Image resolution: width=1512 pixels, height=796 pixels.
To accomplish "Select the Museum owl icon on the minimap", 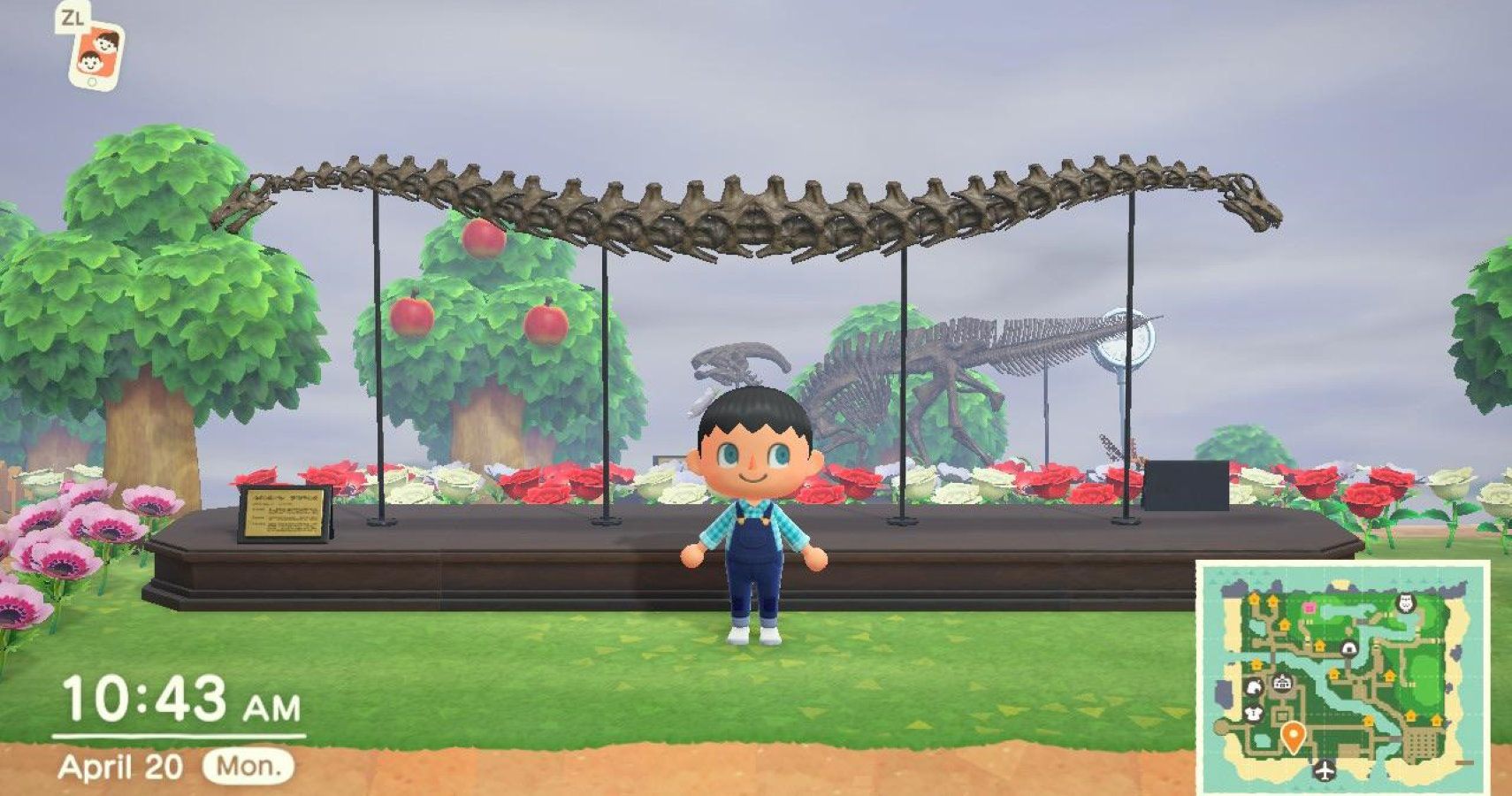I will coord(1404,601).
